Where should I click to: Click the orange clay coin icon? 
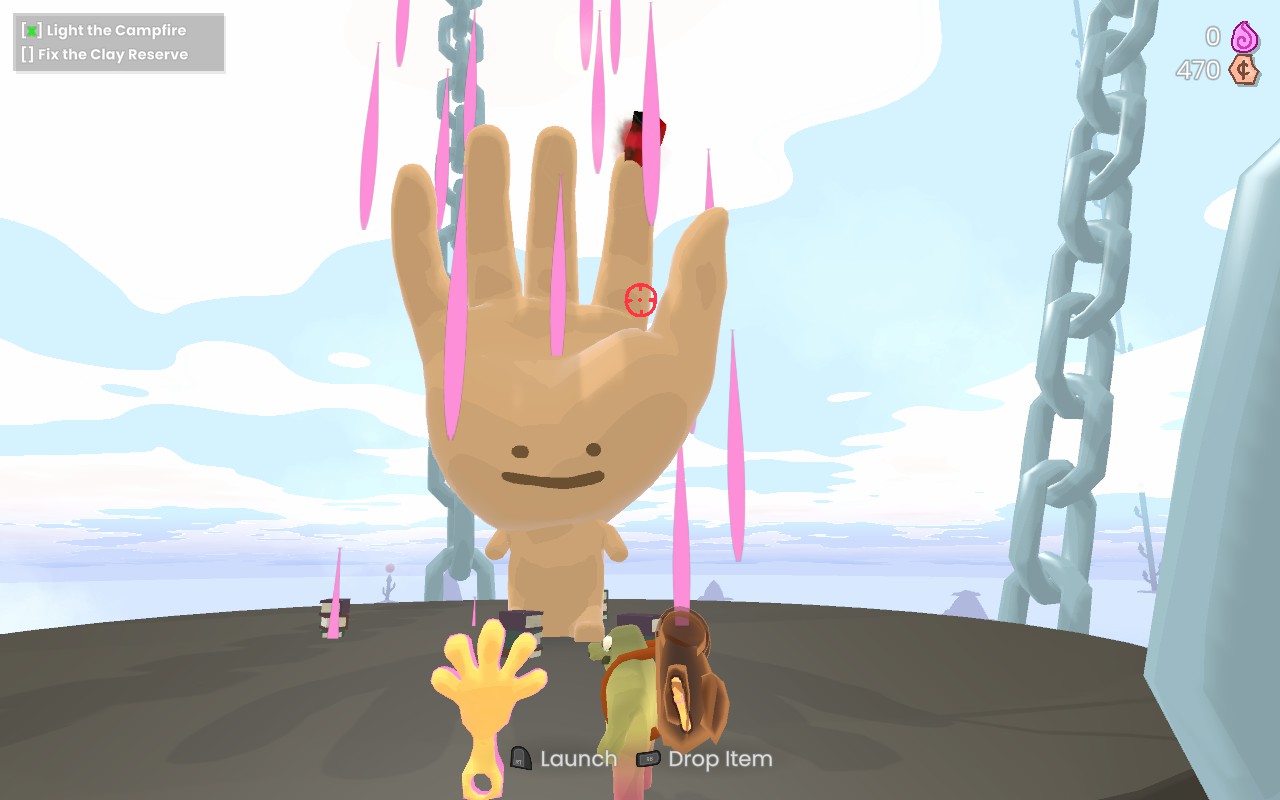click(1244, 71)
